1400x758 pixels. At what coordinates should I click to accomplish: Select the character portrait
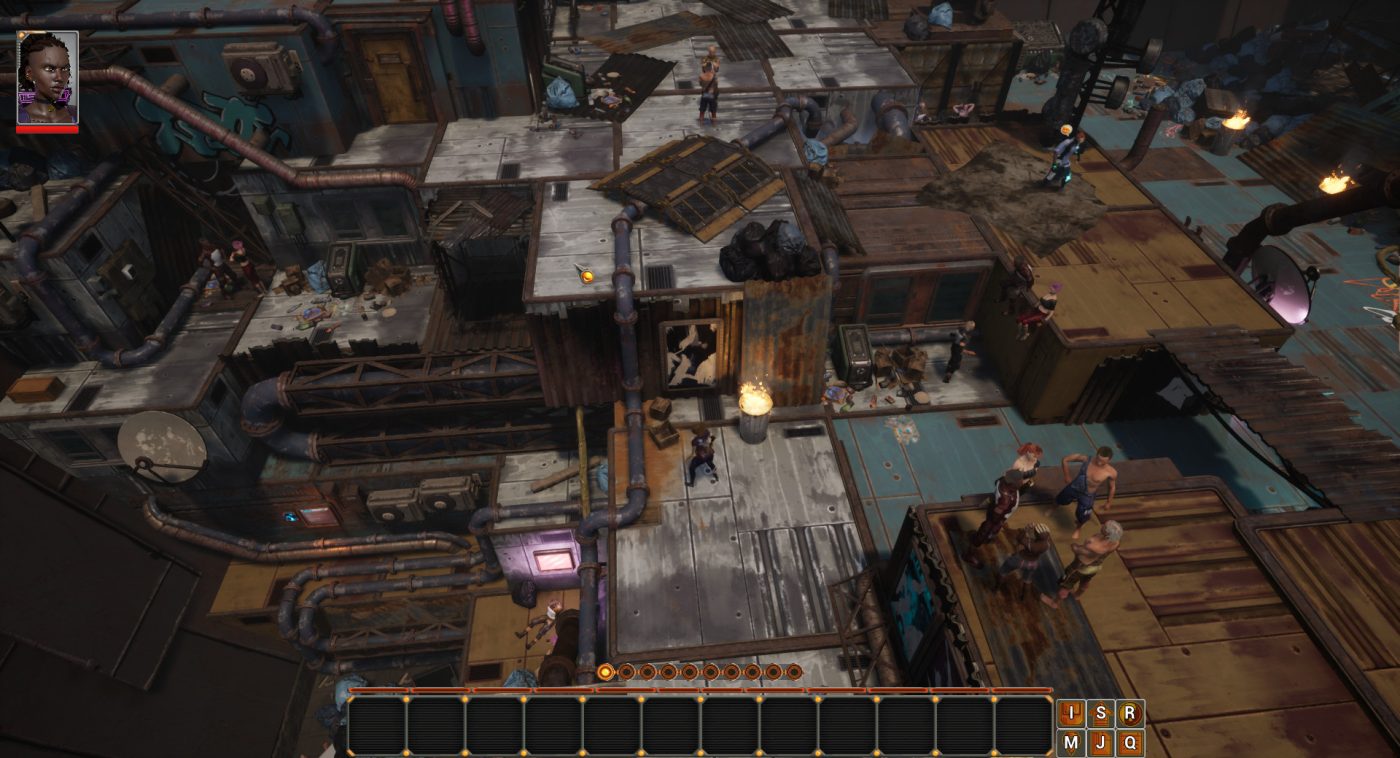[x=47, y=78]
